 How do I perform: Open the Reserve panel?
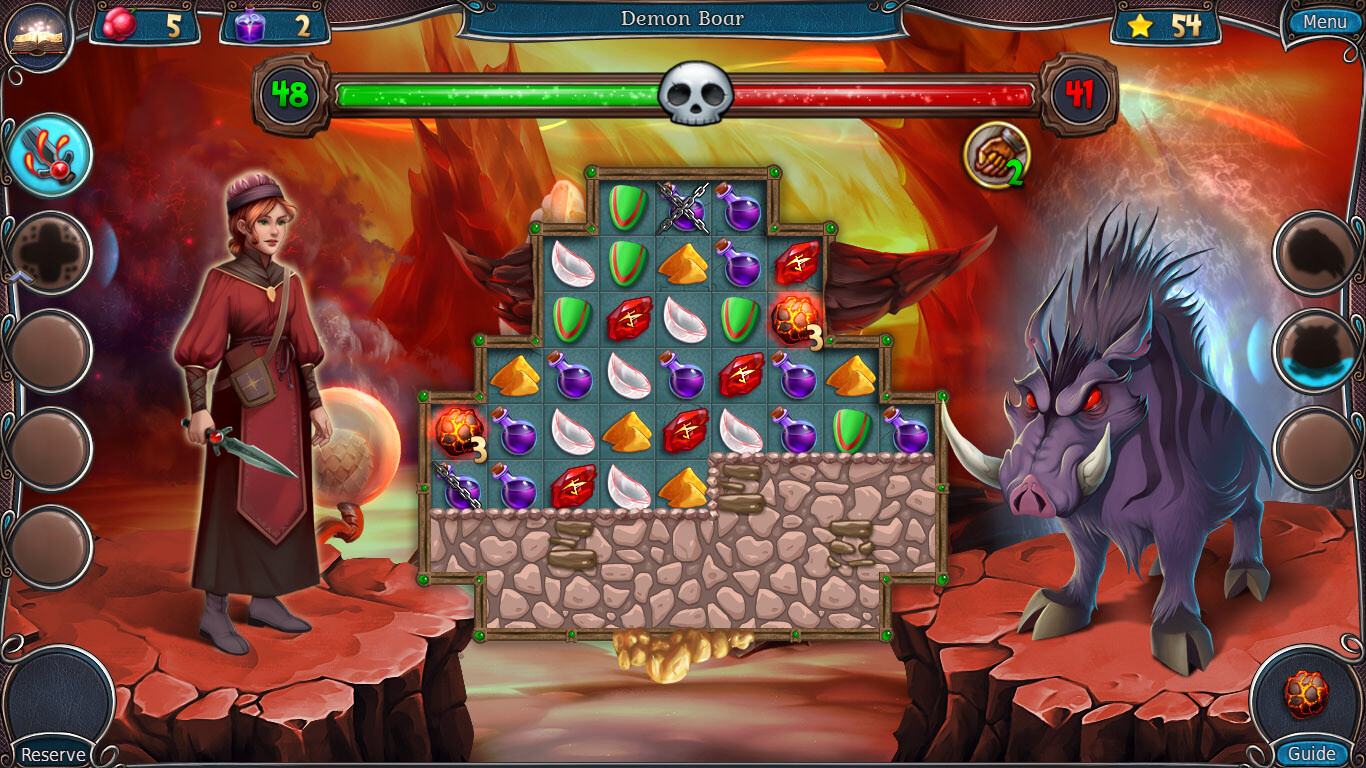(55, 754)
